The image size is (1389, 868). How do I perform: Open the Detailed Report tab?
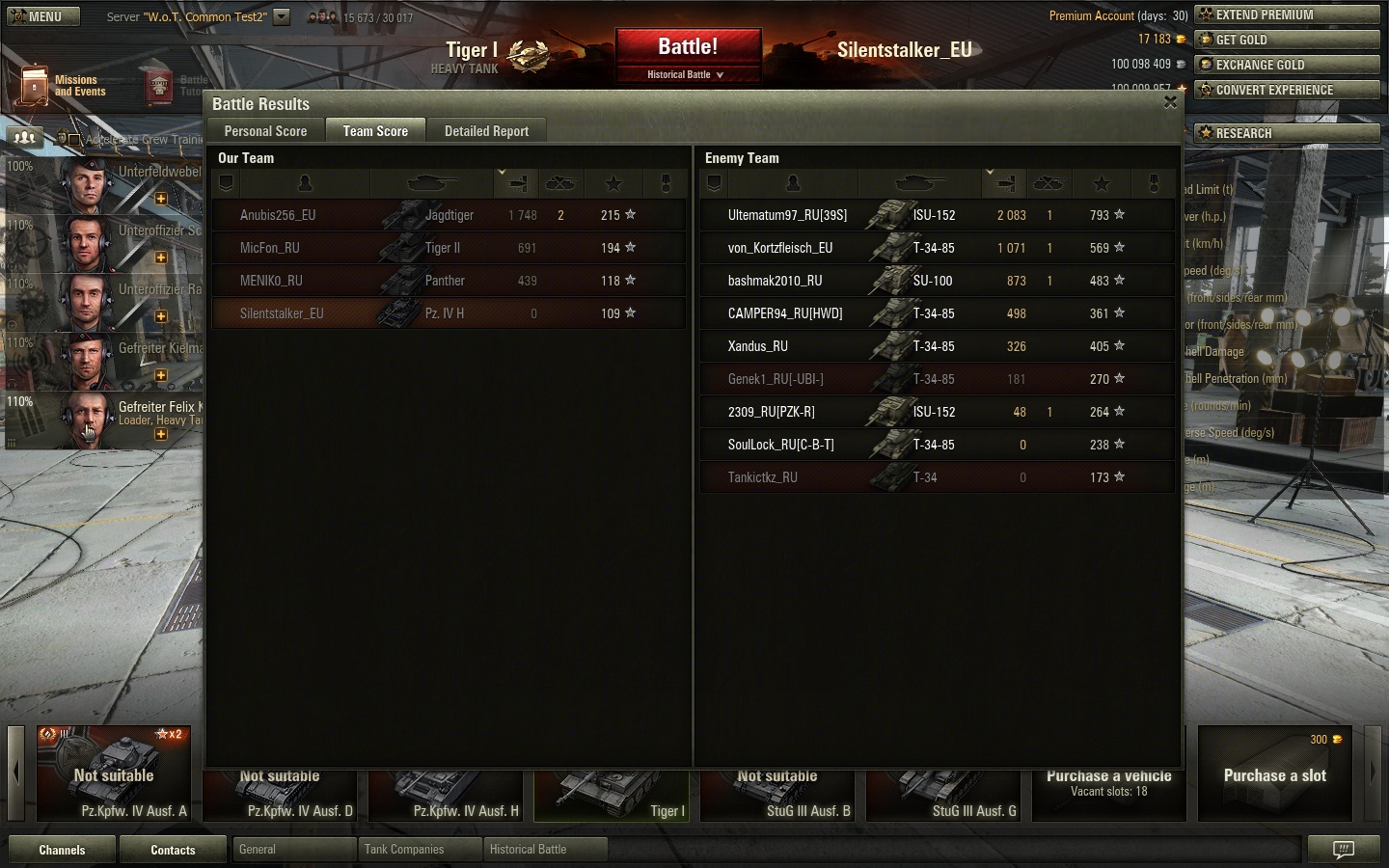pos(486,131)
